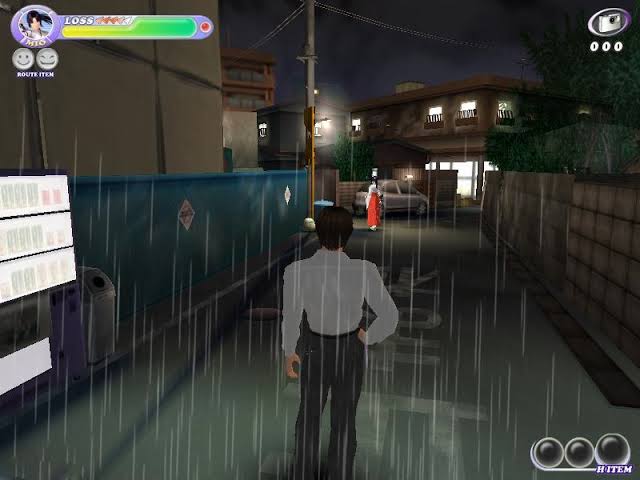
Task: Select the smiling face route item
Action: [23, 60]
